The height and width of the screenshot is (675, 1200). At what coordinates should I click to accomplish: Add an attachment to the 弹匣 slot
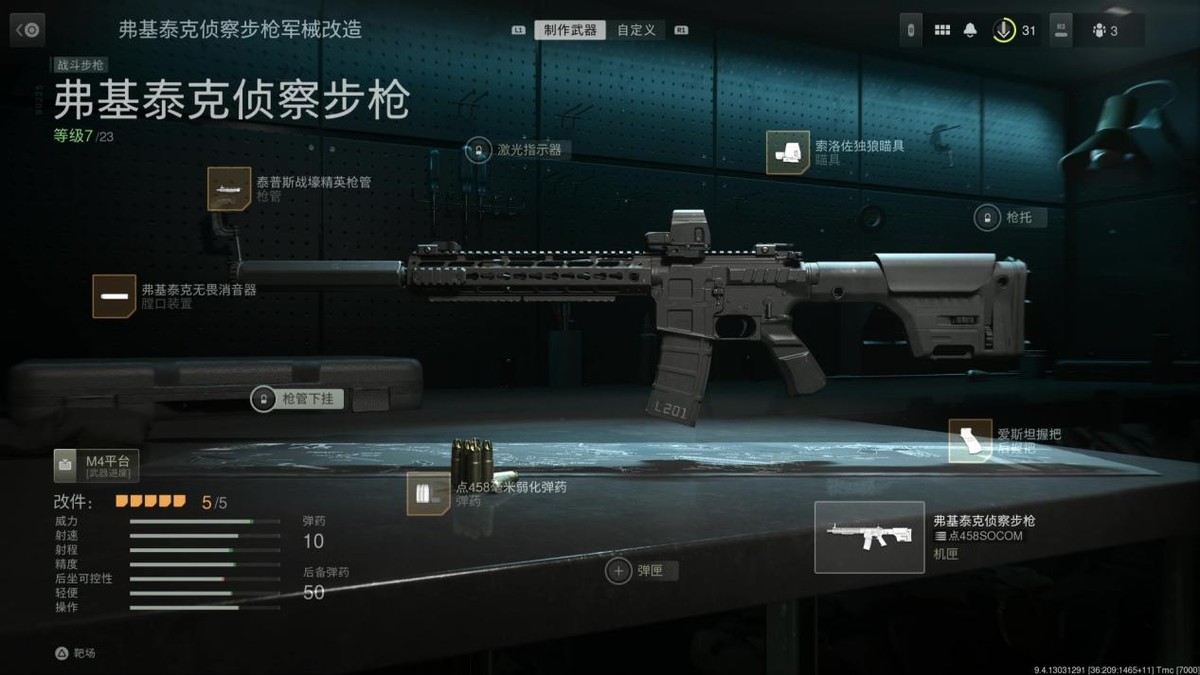[x=619, y=571]
